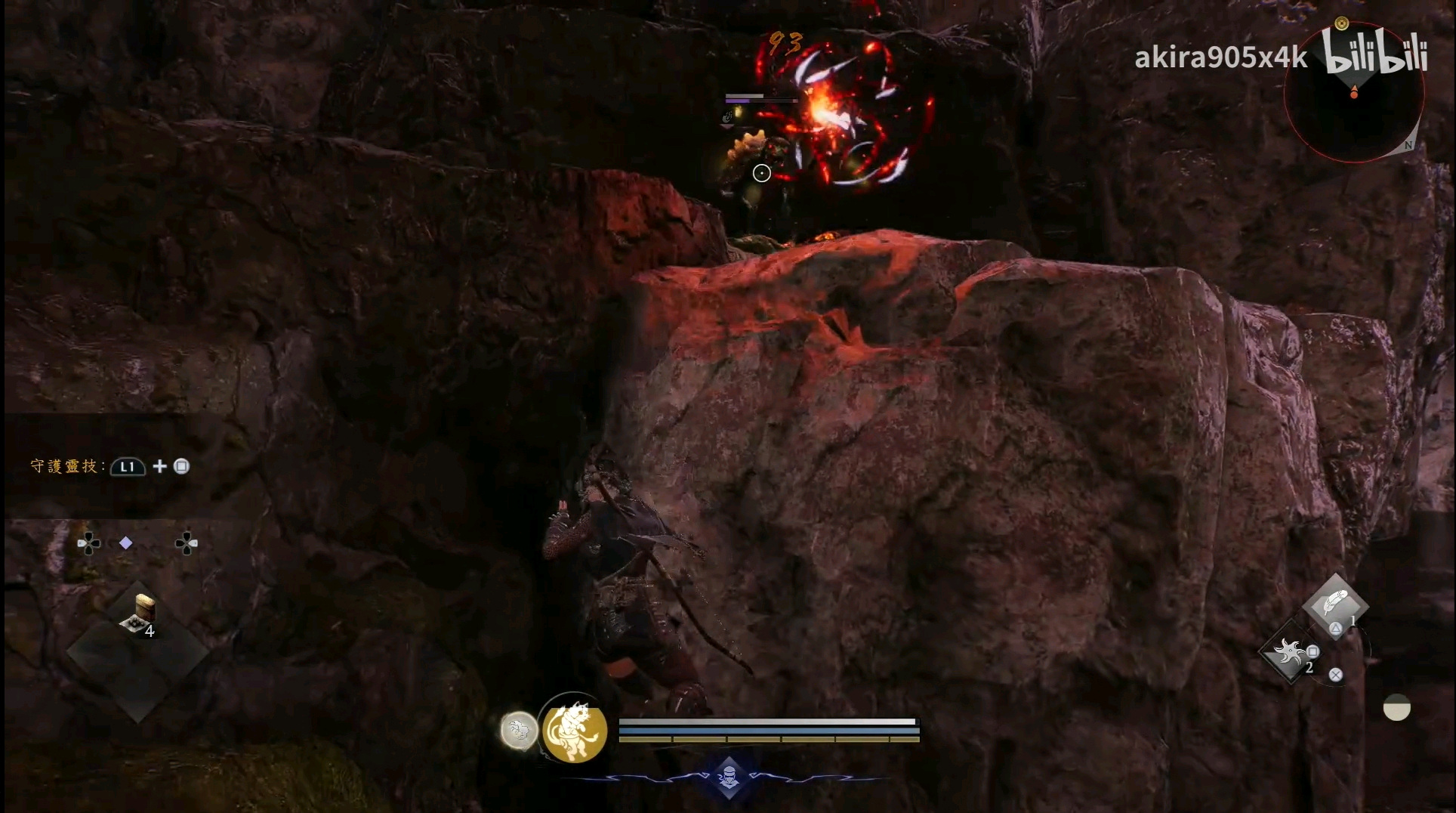Use the consumable item with count 4
This screenshot has height=813, width=1456.
pyautogui.click(x=140, y=615)
